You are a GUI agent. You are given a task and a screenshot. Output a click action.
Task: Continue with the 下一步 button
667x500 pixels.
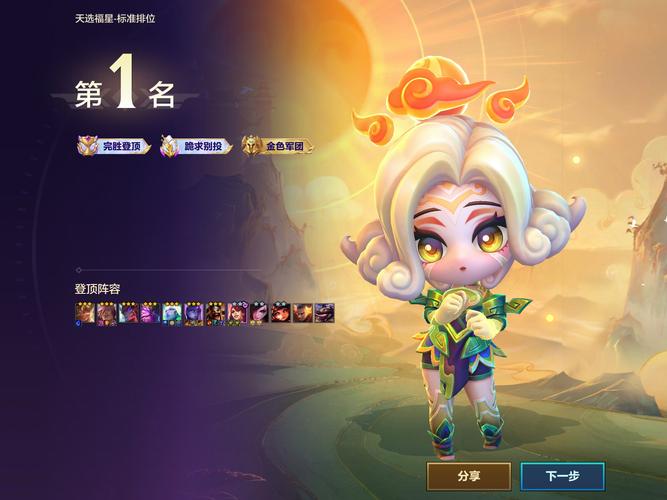561,476
